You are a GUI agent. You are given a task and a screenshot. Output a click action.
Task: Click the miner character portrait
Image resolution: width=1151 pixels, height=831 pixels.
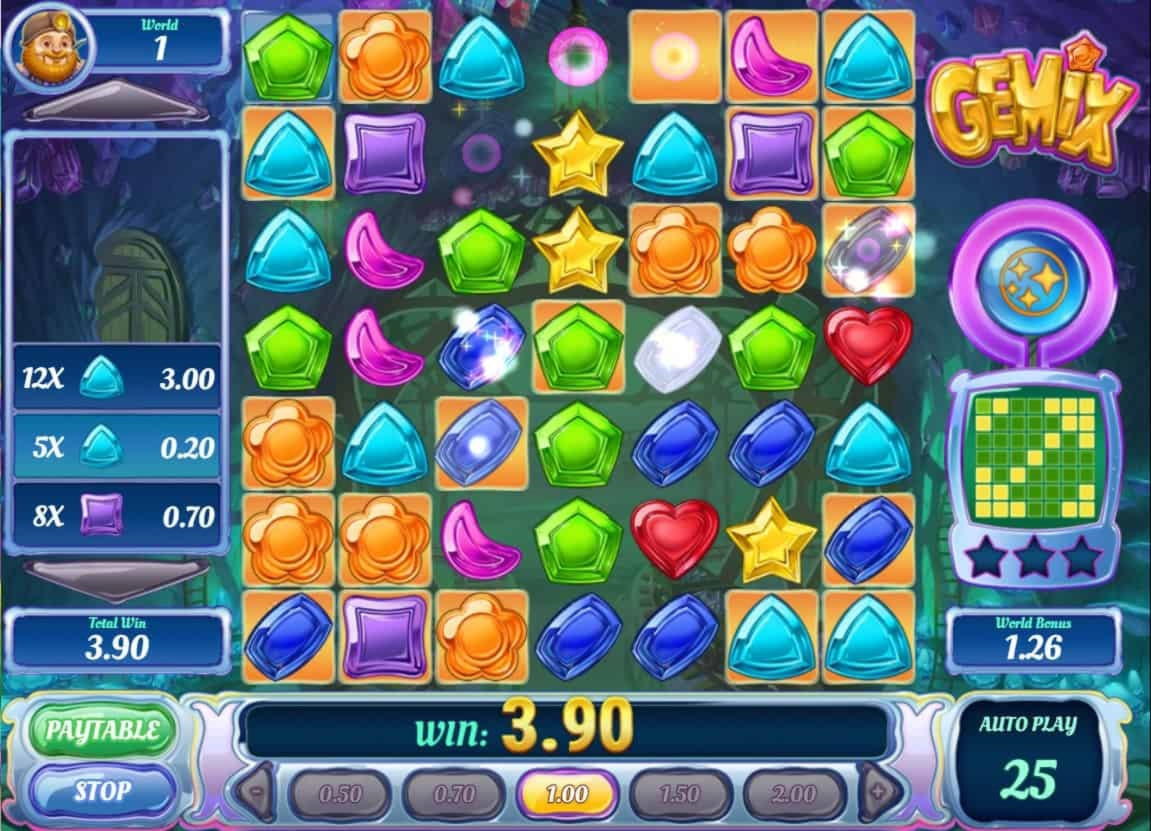pos(50,47)
